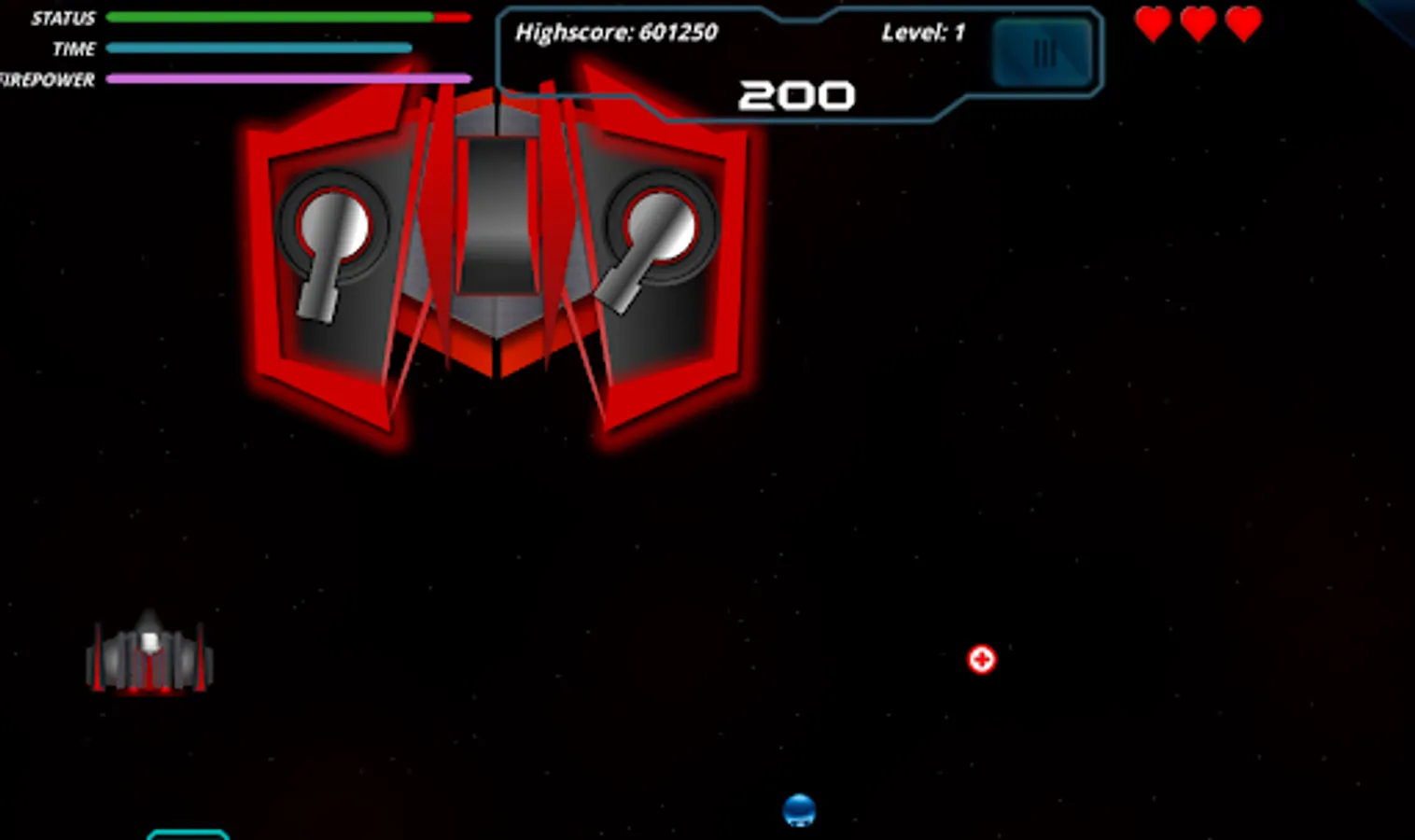Tap the pause button in the HUD panel
The height and width of the screenshot is (840, 1415).
pyautogui.click(x=1043, y=52)
